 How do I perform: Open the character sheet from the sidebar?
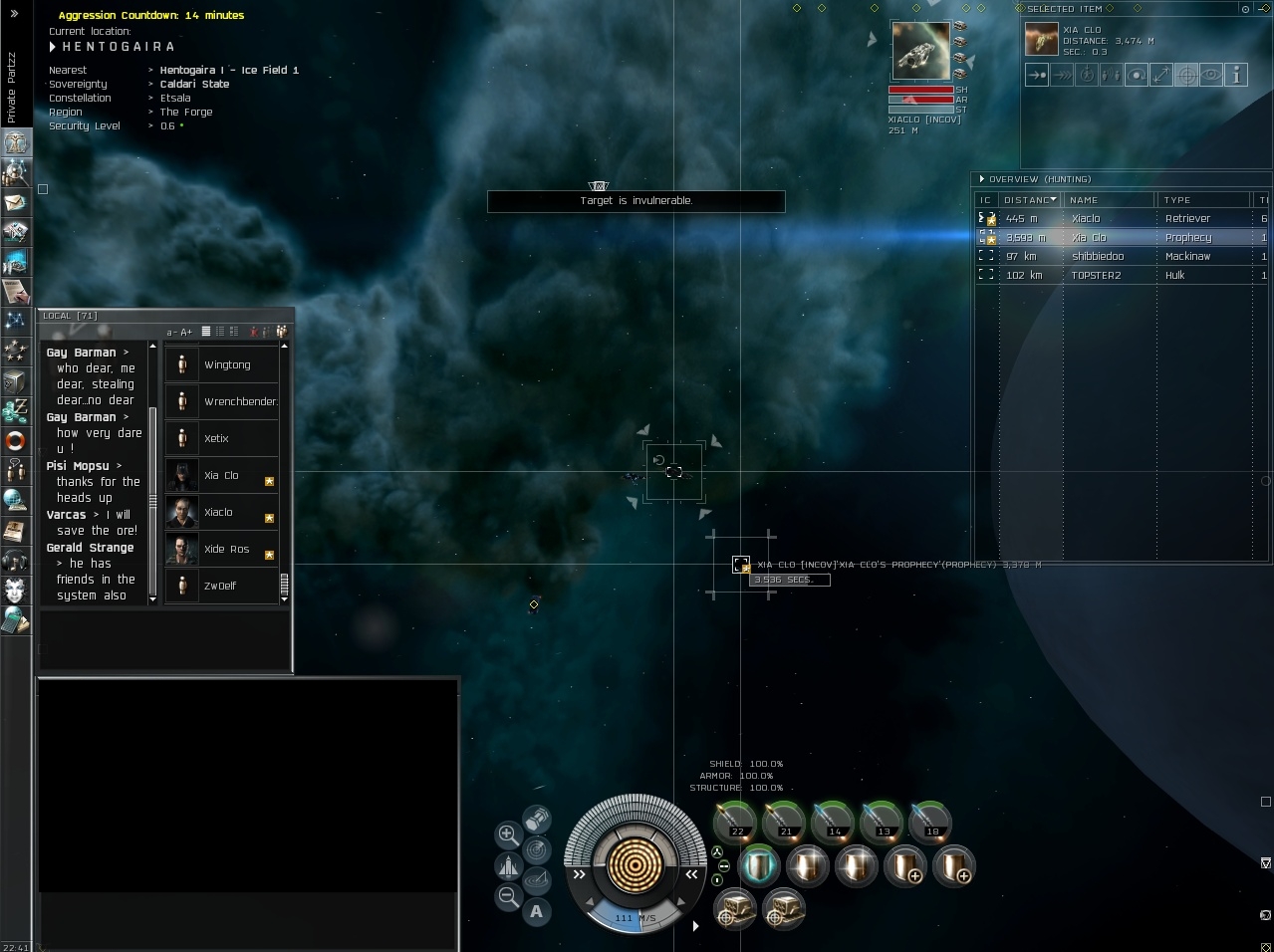point(16,143)
